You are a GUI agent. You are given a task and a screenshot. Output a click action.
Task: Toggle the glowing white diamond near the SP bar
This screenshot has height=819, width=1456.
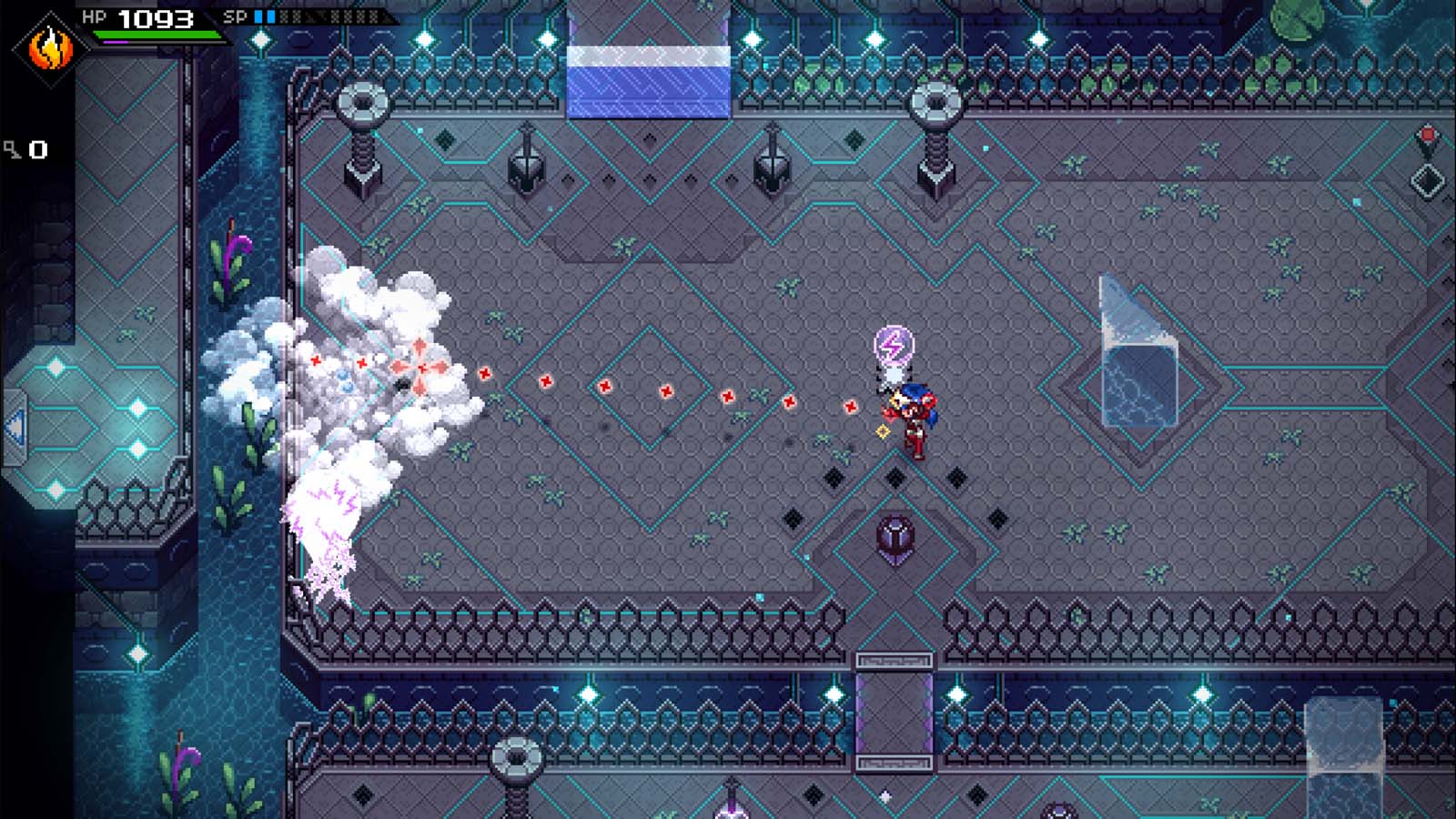click(x=260, y=39)
